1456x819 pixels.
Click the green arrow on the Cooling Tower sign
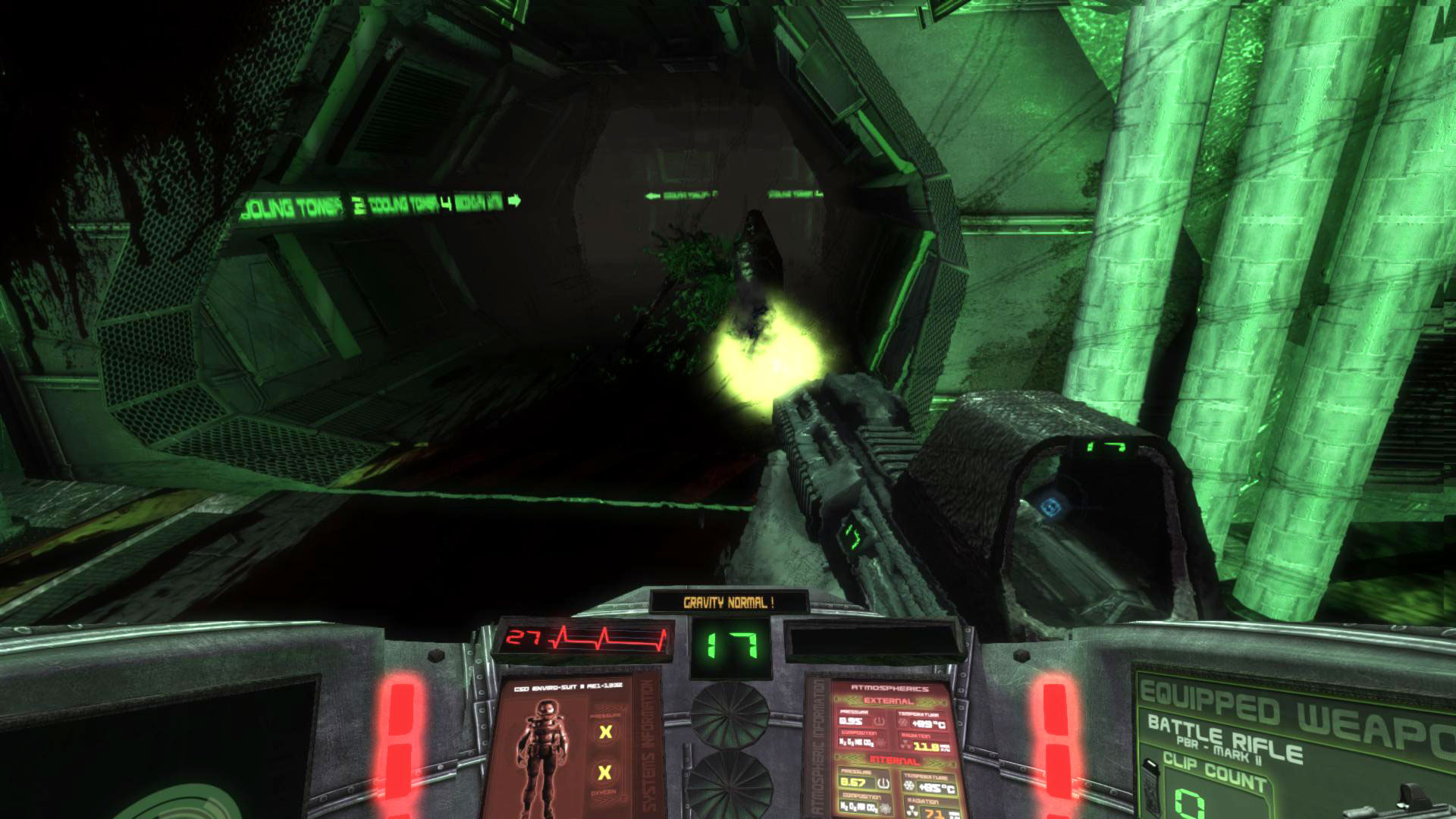pos(513,201)
